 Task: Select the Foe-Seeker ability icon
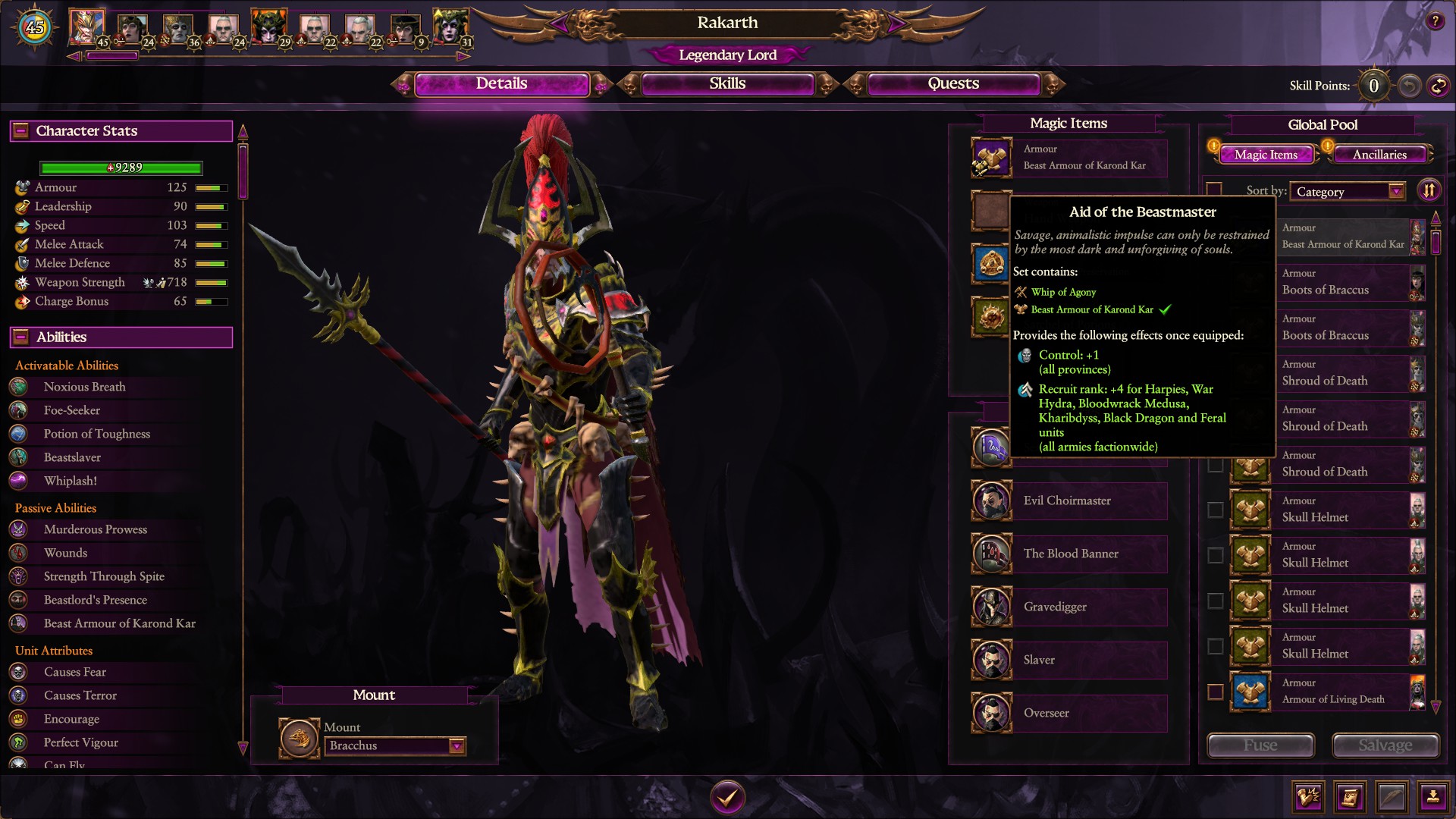click(19, 410)
